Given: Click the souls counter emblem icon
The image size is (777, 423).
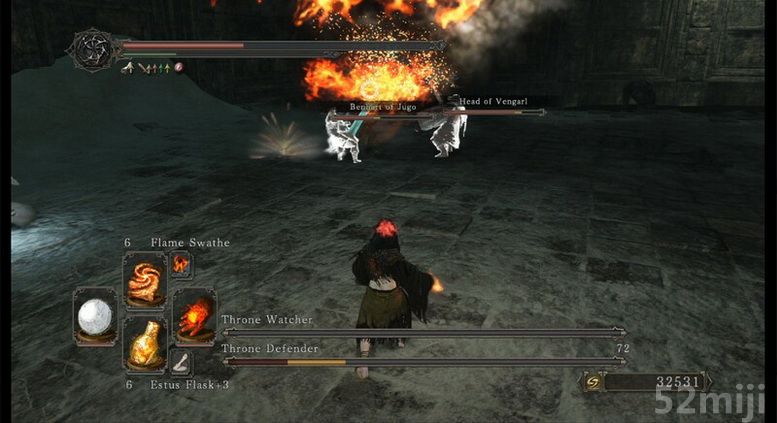Looking at the screenshot, I should pyautogui.click(x=593, y=381).
